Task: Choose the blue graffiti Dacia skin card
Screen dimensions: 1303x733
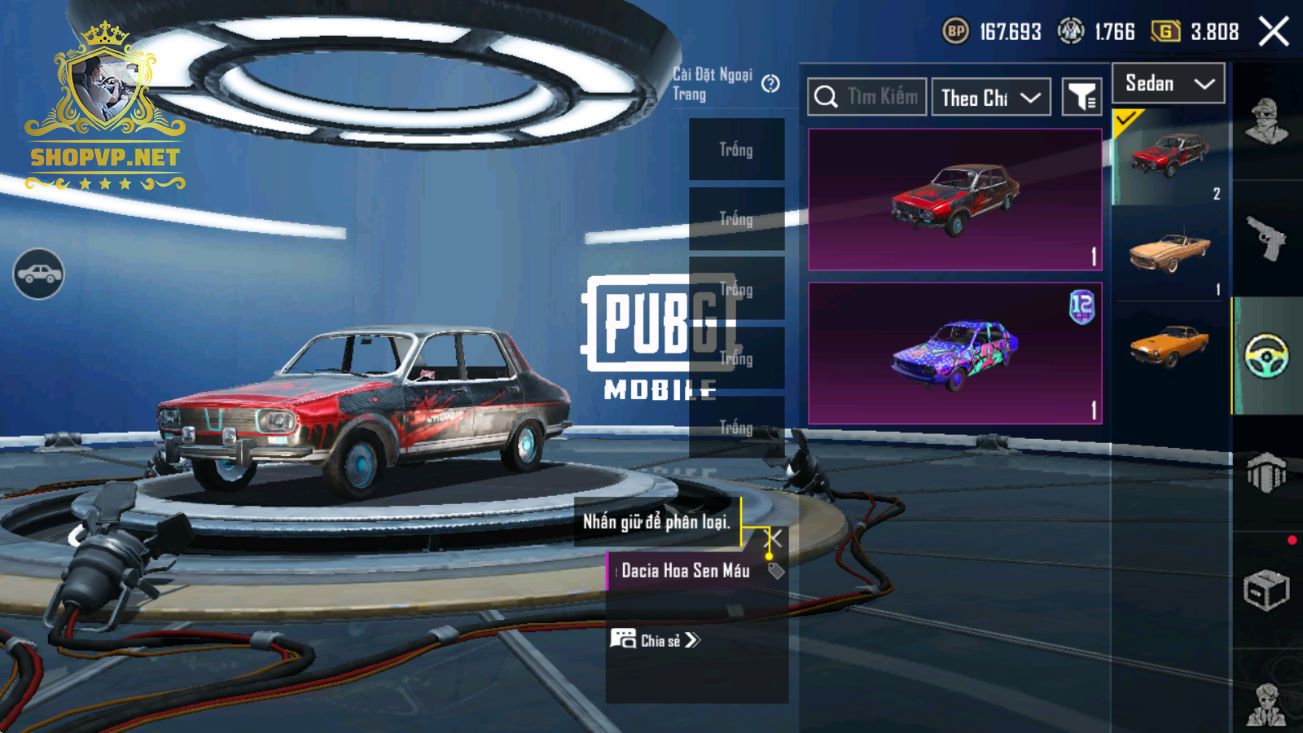Action: click(x=955, y=353)
